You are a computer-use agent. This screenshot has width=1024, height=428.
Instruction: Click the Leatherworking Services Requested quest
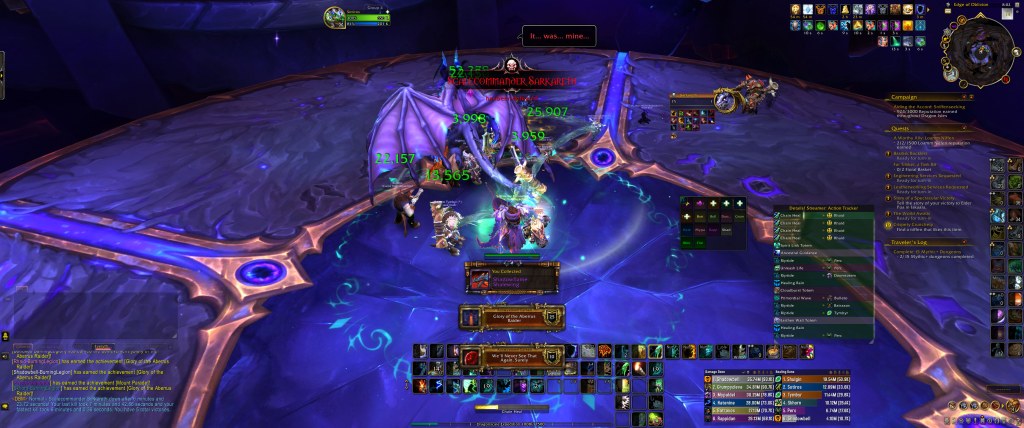point(933,188)
